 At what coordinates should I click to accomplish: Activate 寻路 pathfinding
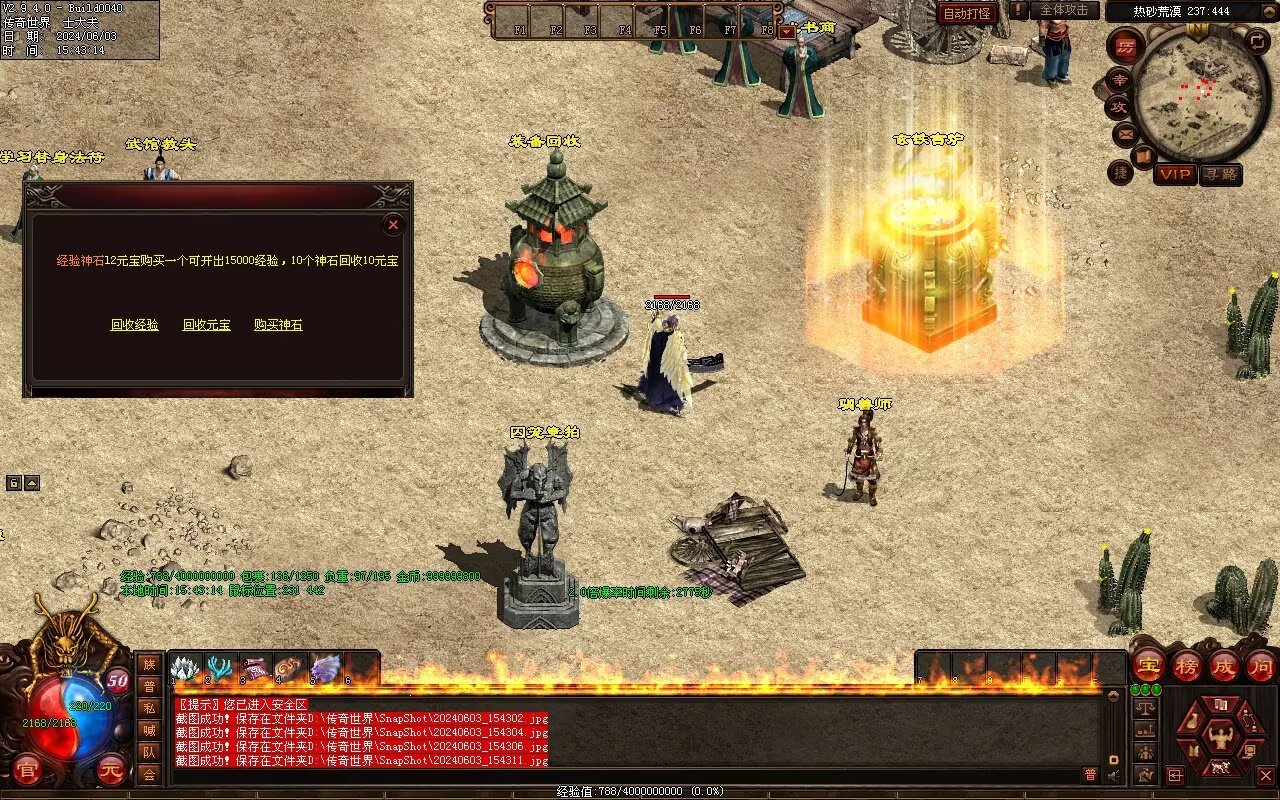(1220, 174)
